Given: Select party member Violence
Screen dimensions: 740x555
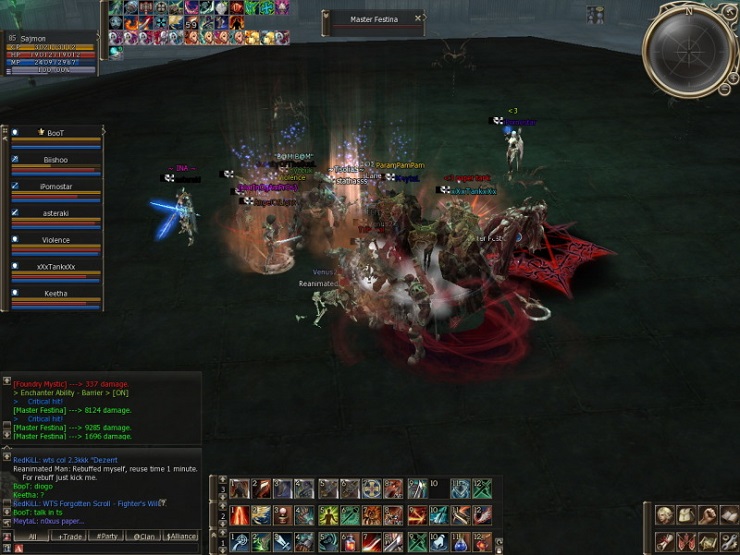Looking at the screenshot, I should [x=56, y=240].
